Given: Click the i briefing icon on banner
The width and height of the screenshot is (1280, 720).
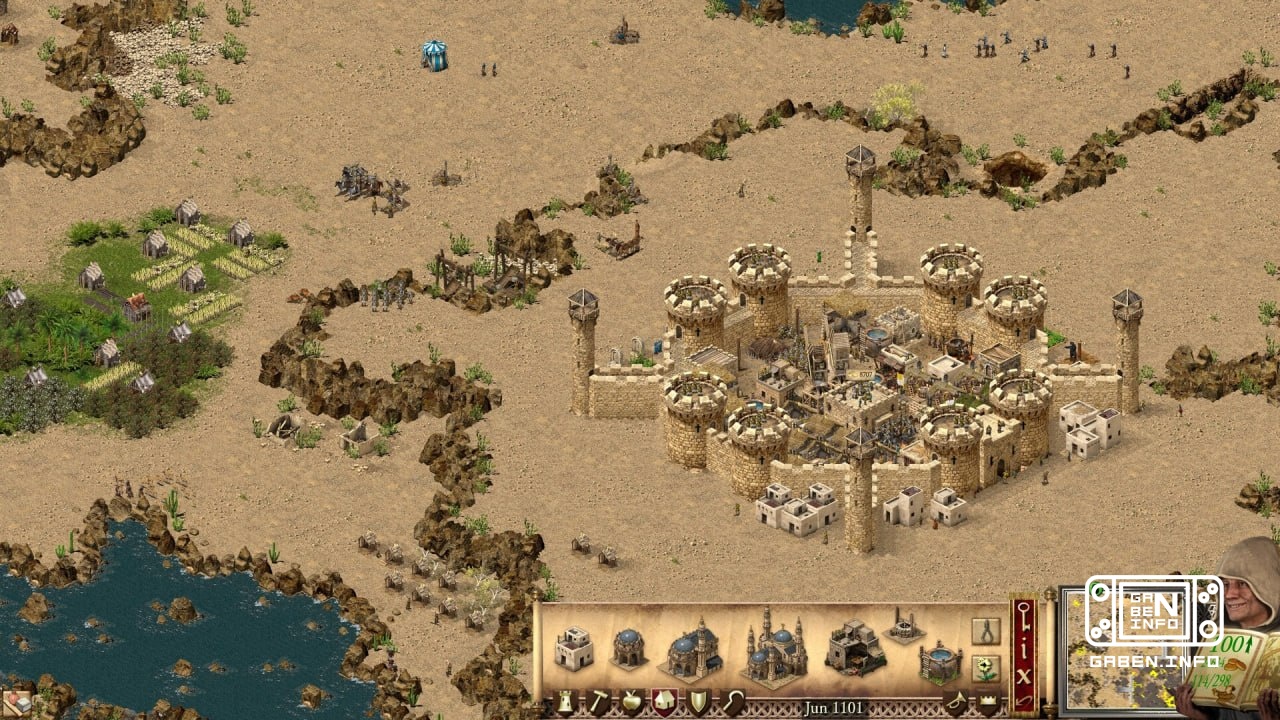Looking at the screenshot, I should 1023,649.
